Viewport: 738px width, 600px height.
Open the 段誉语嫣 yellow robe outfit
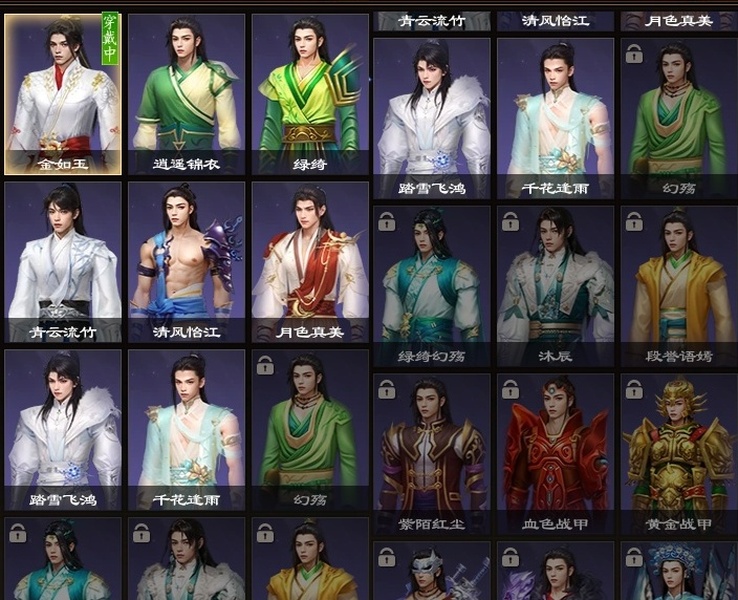tap(678, 286)
